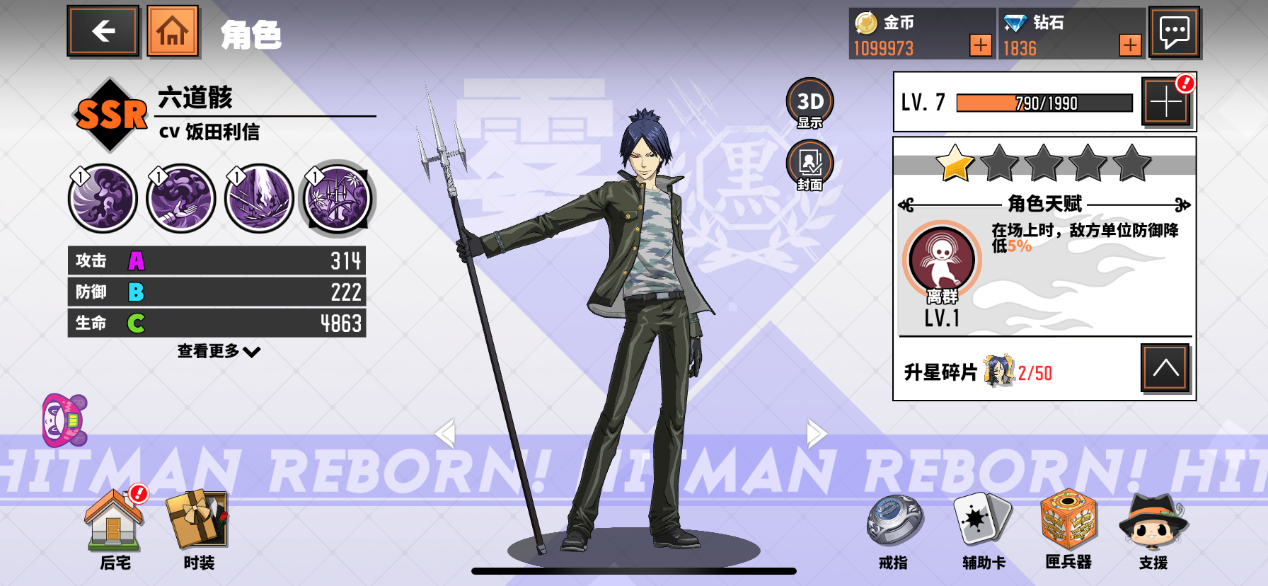
Task: Expand the star upgrade fragments panel
Action: [x=1166, y=369]
